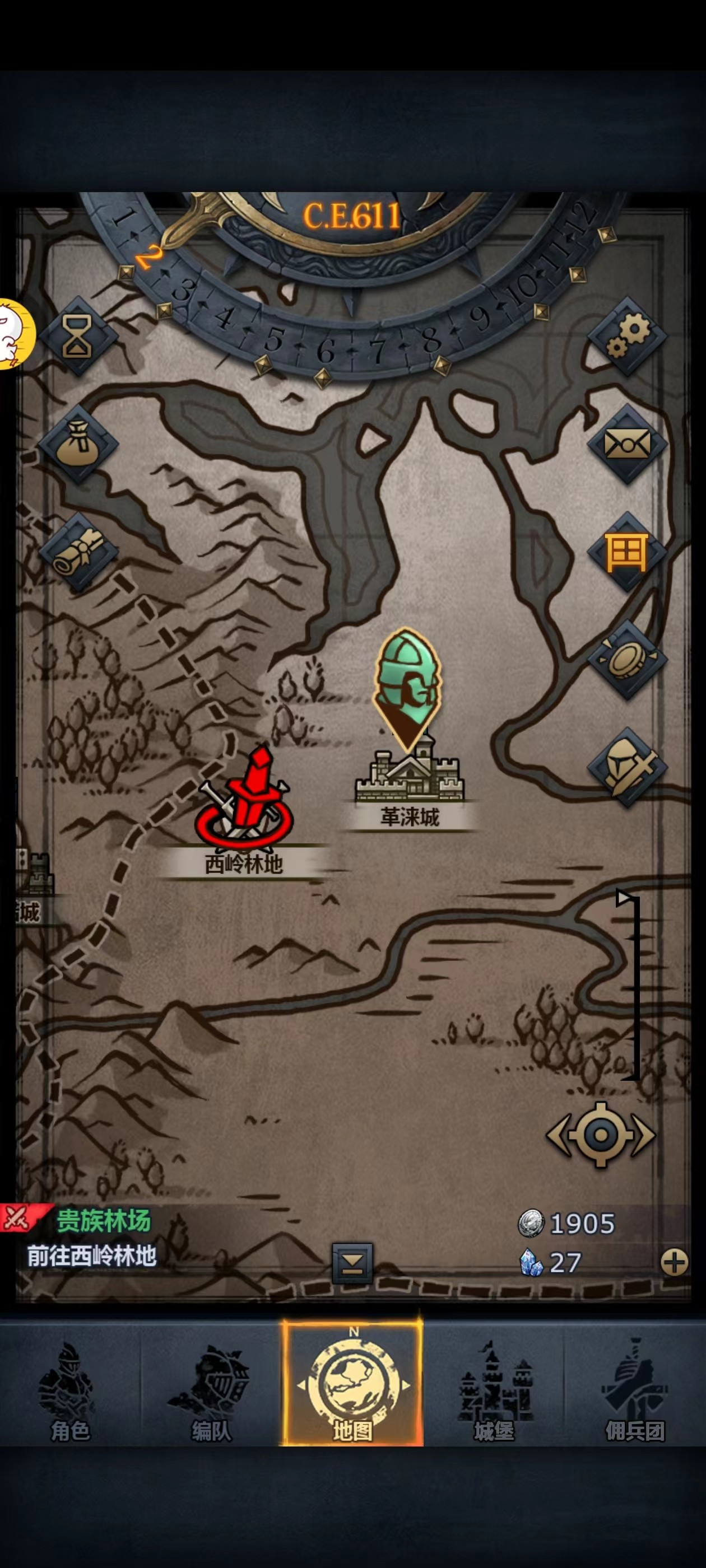Select the 贵族林场 quest tracker
706x1568 pixels.
pos(91,1239)
